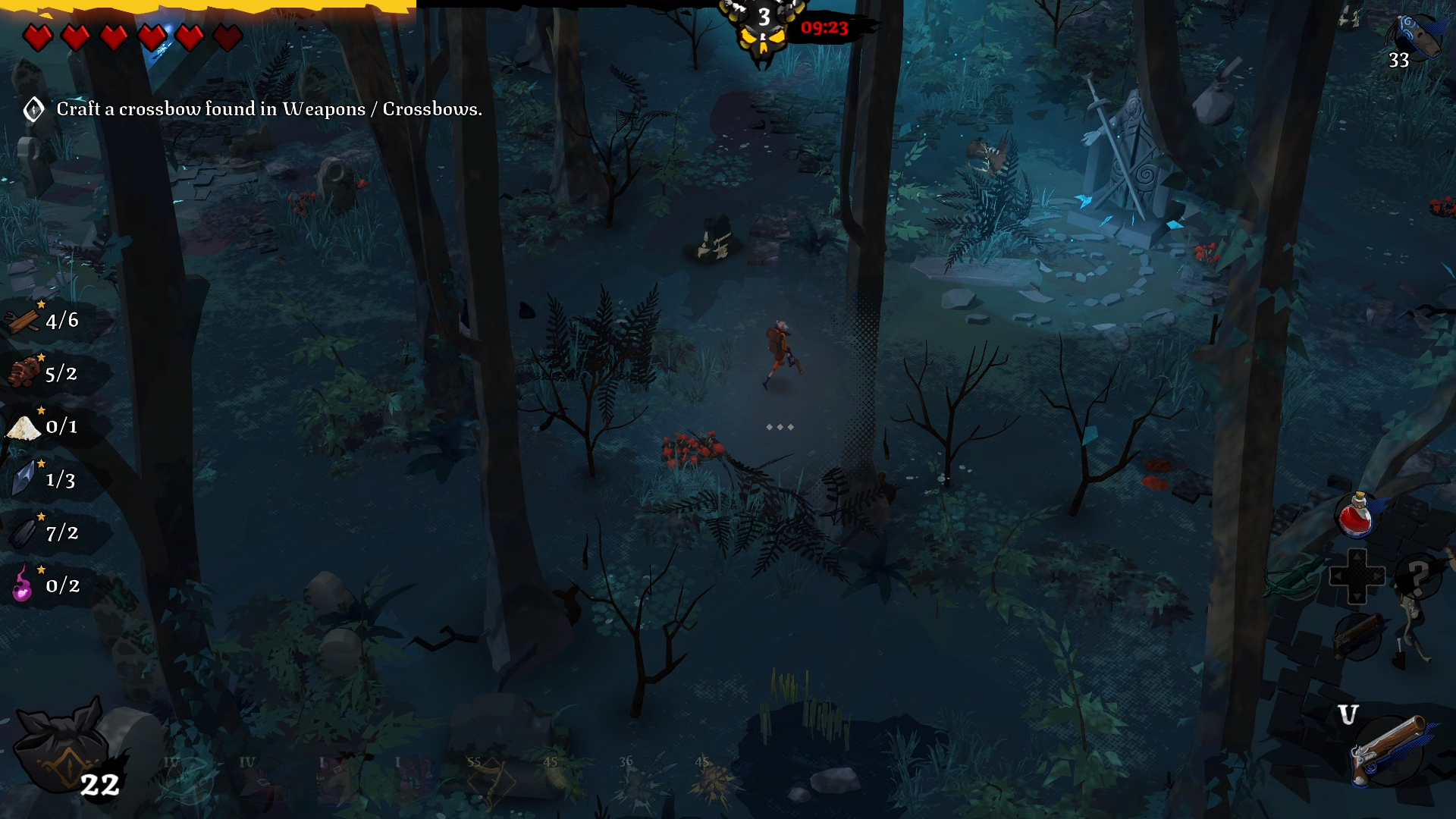Select the red health potion slot
The width and height of the screenshot is (1456, 819).
click(x=1356, y=515)
